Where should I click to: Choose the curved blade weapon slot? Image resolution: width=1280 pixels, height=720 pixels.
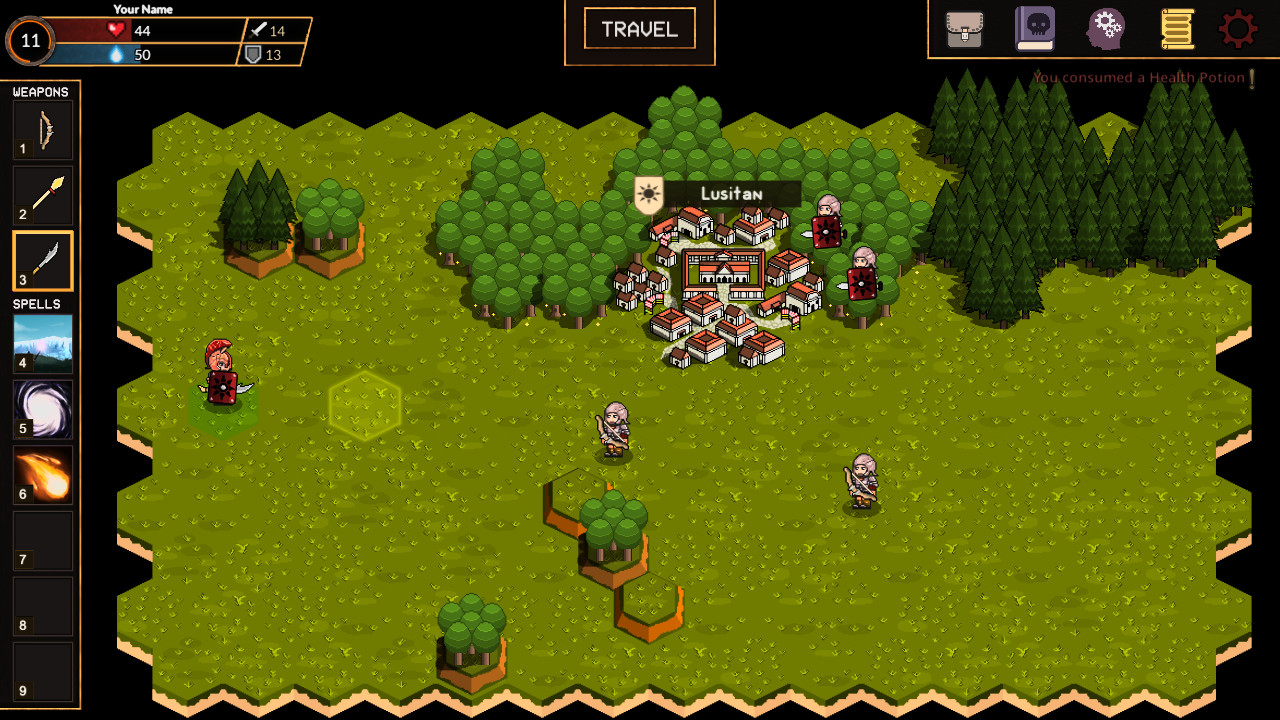tap(43, 261)
